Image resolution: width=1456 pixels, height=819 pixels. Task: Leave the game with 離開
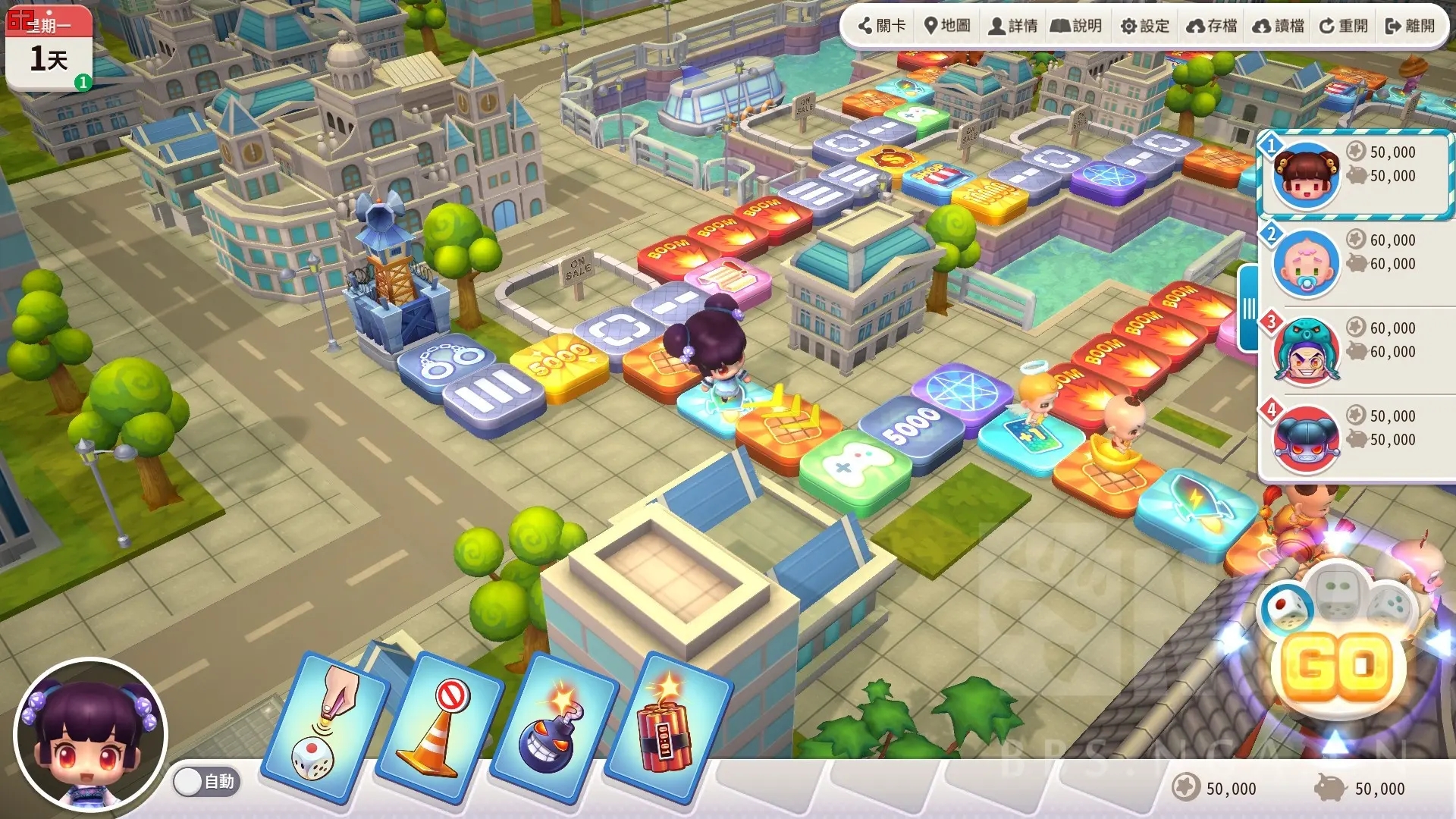pyautogui.click(x=1410, y=26)
